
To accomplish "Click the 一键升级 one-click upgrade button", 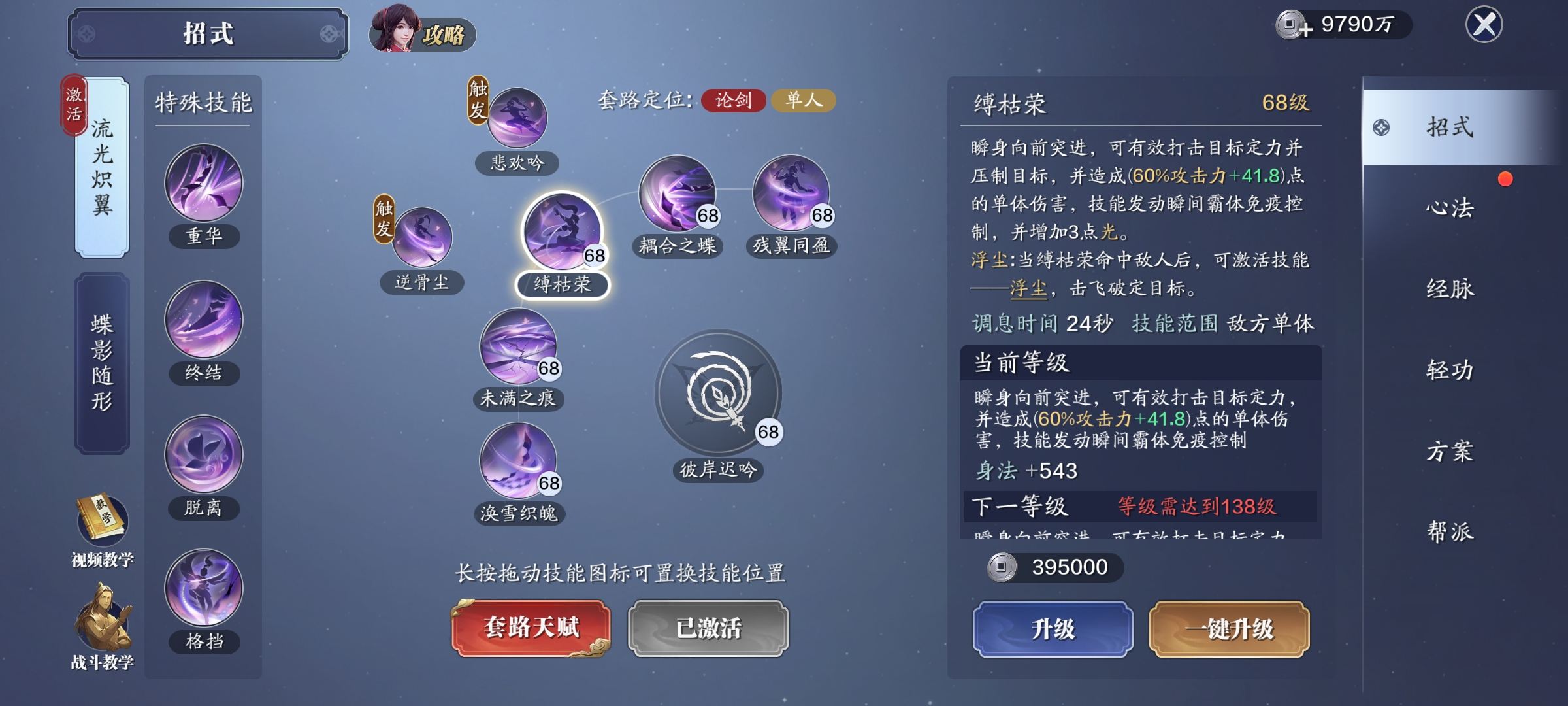I will (1229, 629).
